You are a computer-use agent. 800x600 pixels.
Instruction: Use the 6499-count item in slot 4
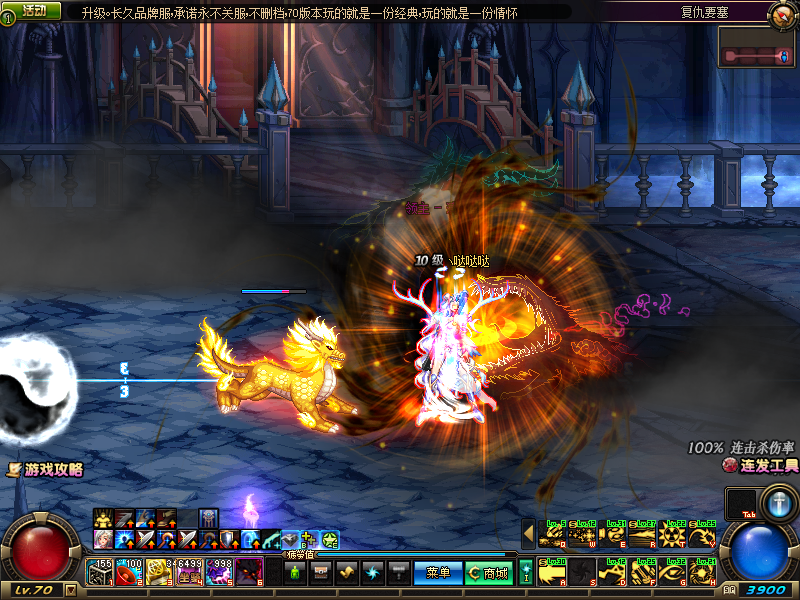tap(189, 572)
